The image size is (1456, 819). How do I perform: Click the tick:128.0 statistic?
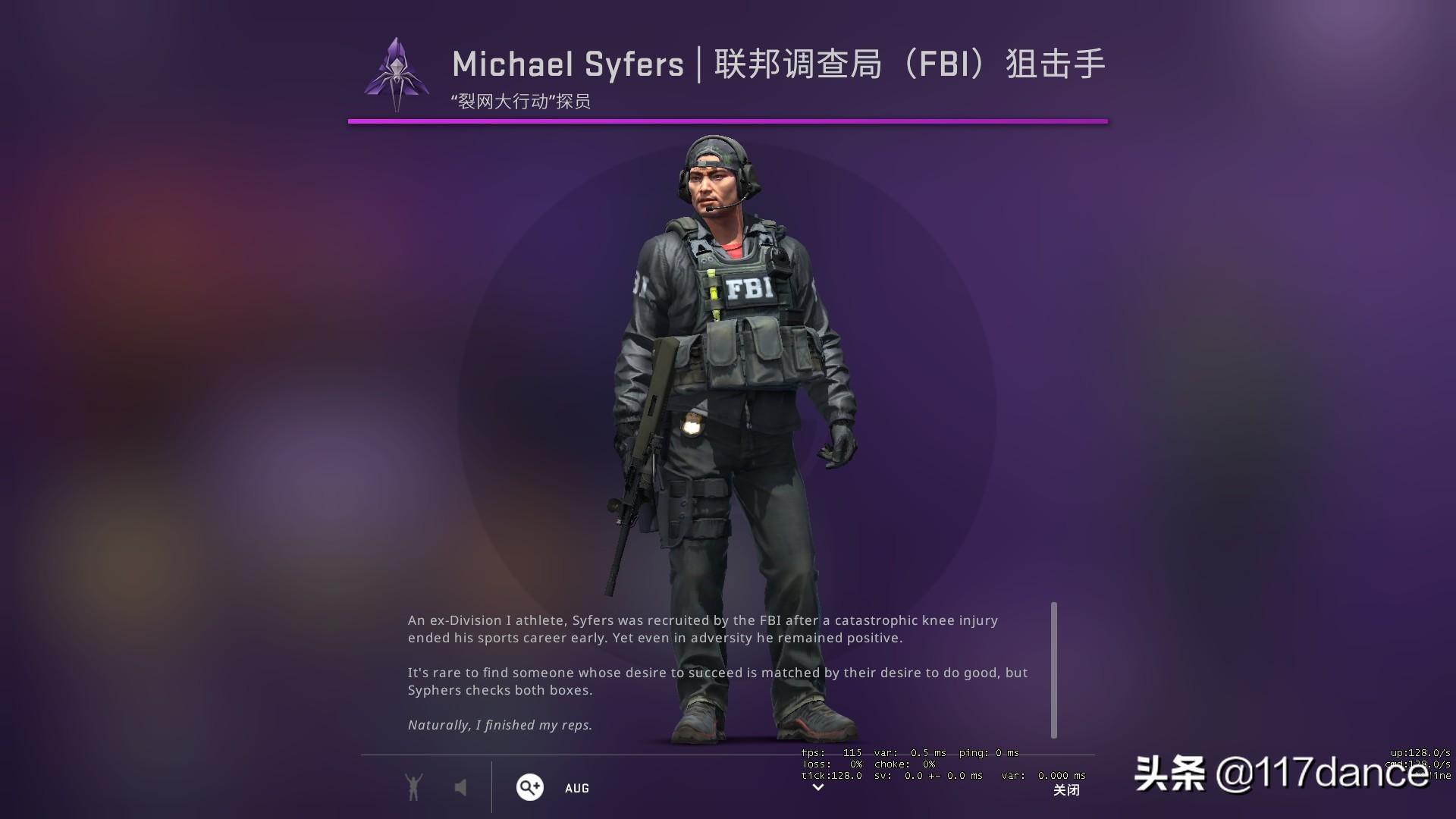click(831, 776)
